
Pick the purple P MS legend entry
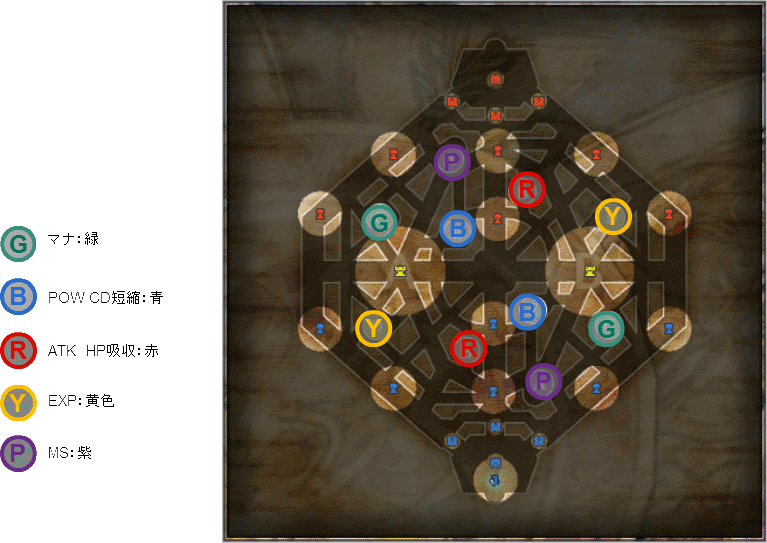click(18, 454)
